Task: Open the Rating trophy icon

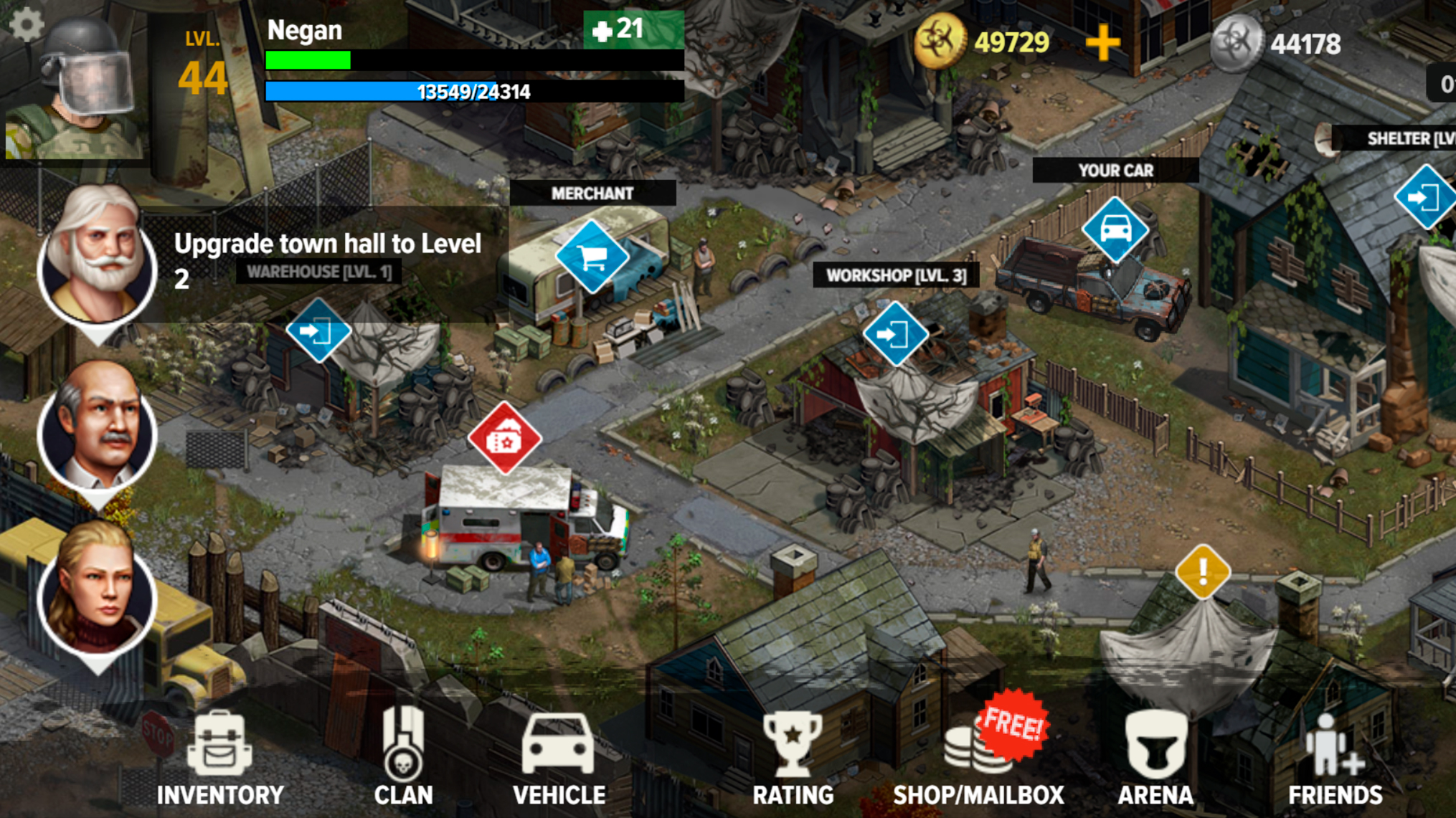Action: point(792,742)
